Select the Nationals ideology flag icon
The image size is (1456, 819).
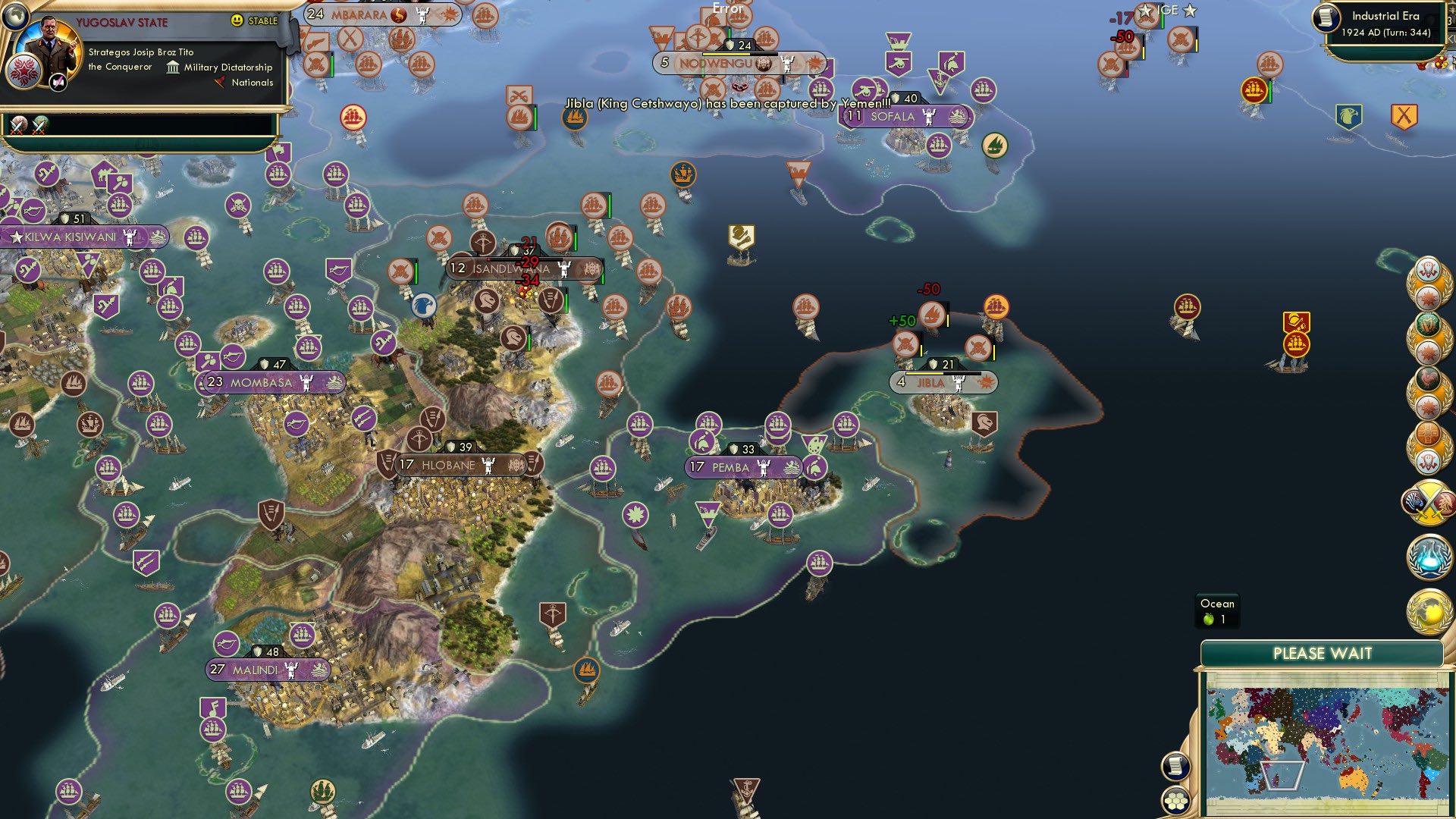220,83
